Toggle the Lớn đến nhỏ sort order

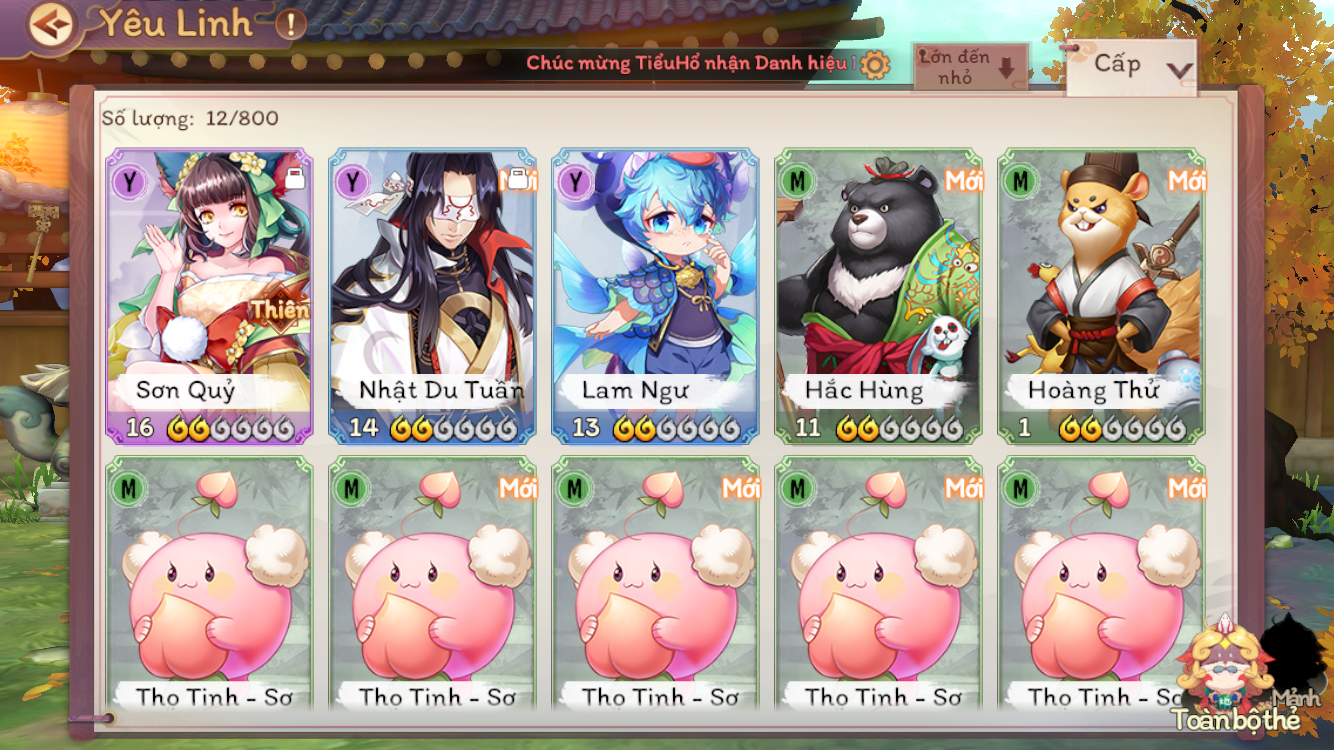[x=969, y=67]
